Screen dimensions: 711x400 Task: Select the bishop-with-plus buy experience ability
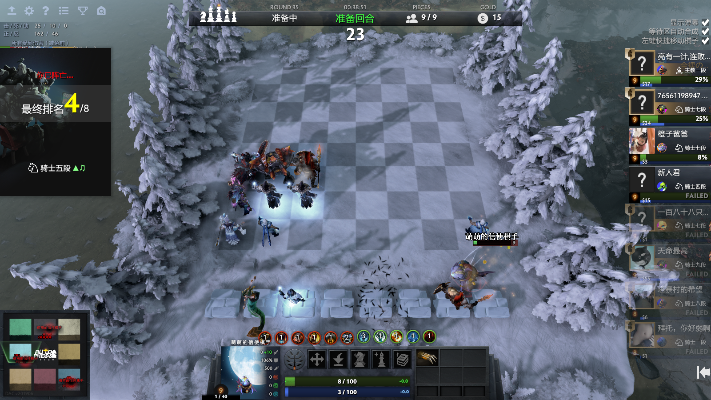click(380, 359)
